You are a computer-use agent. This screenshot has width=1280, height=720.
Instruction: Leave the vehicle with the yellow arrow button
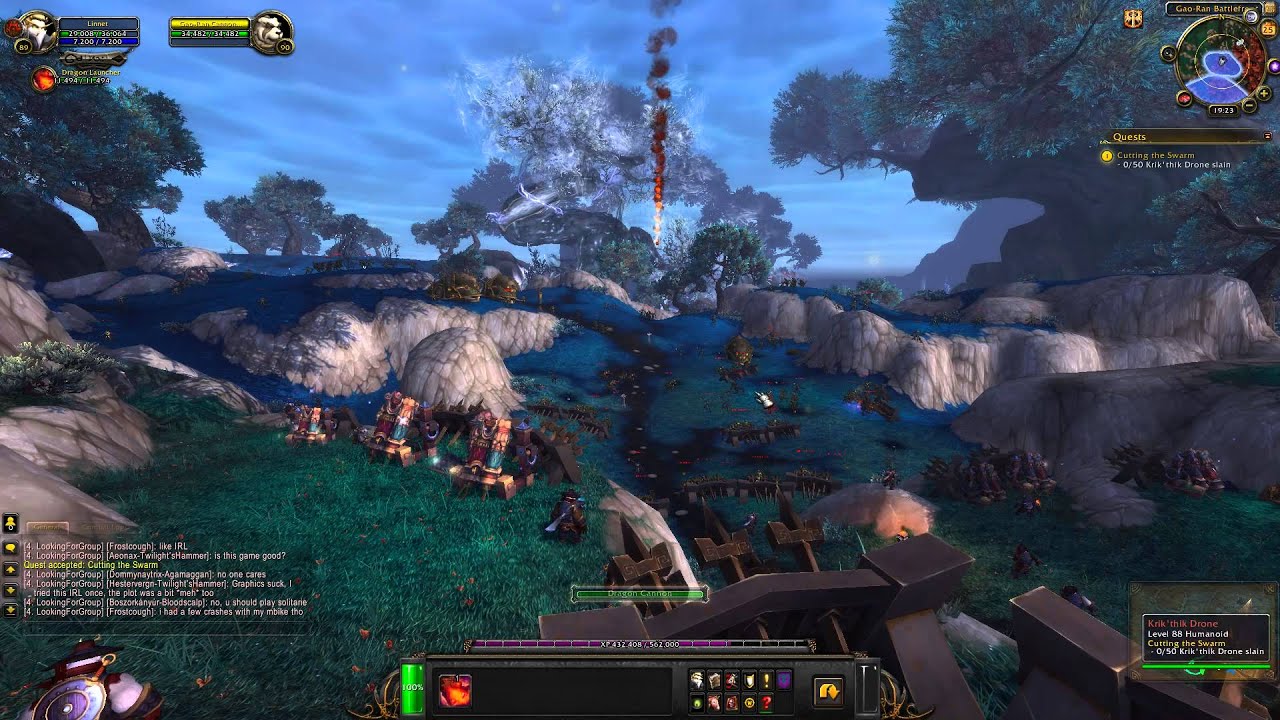pos(828,691)
